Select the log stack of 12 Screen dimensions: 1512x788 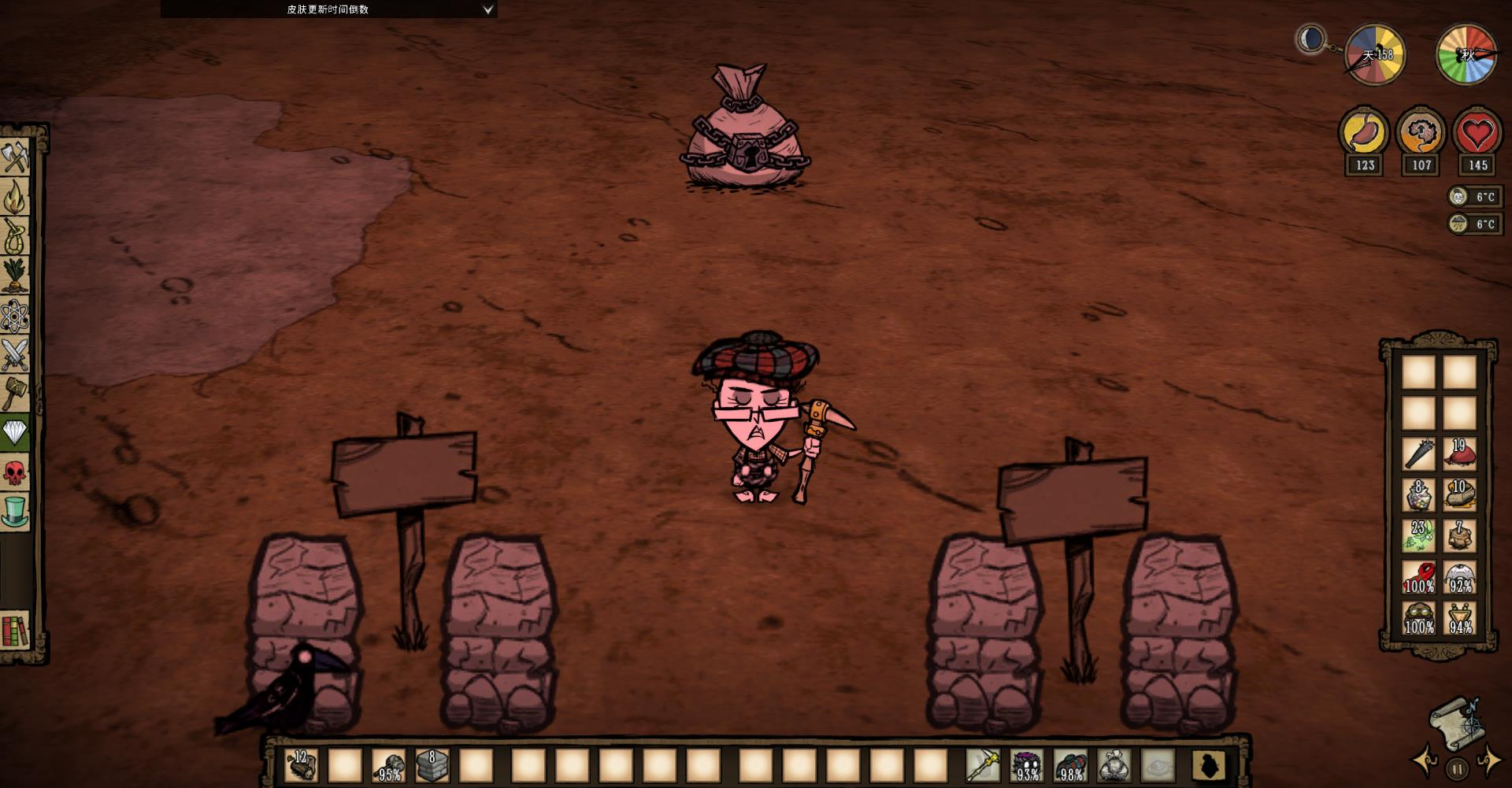[302, 764]
